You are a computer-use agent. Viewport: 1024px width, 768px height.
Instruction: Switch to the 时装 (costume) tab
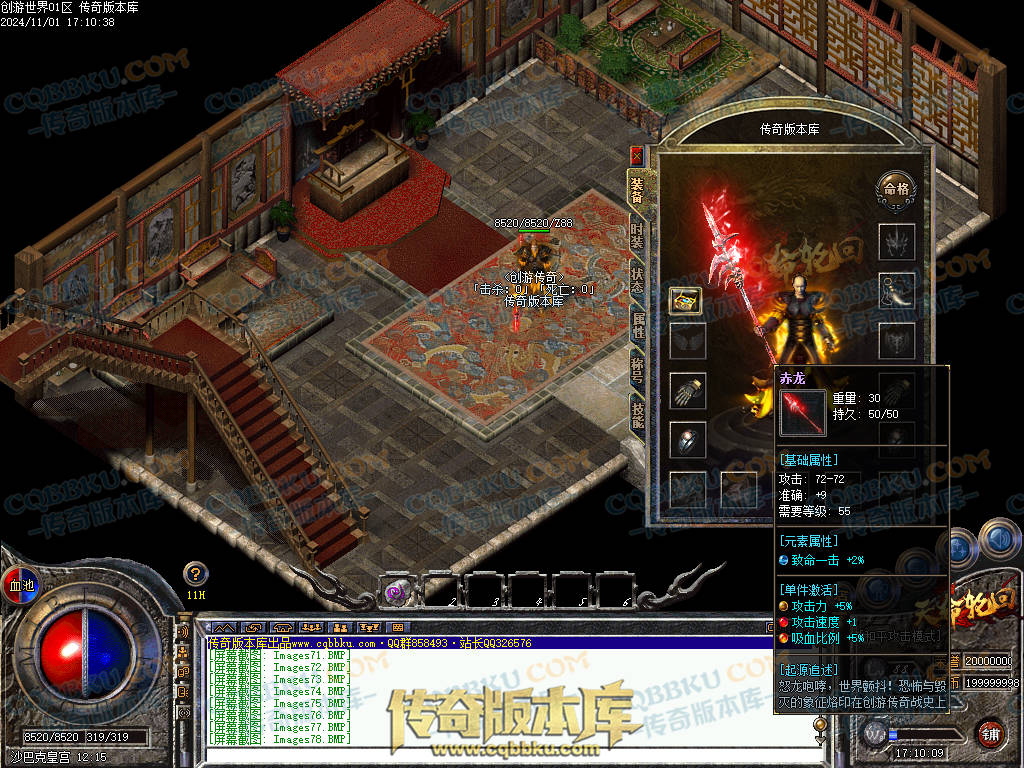tap(637, 237)
